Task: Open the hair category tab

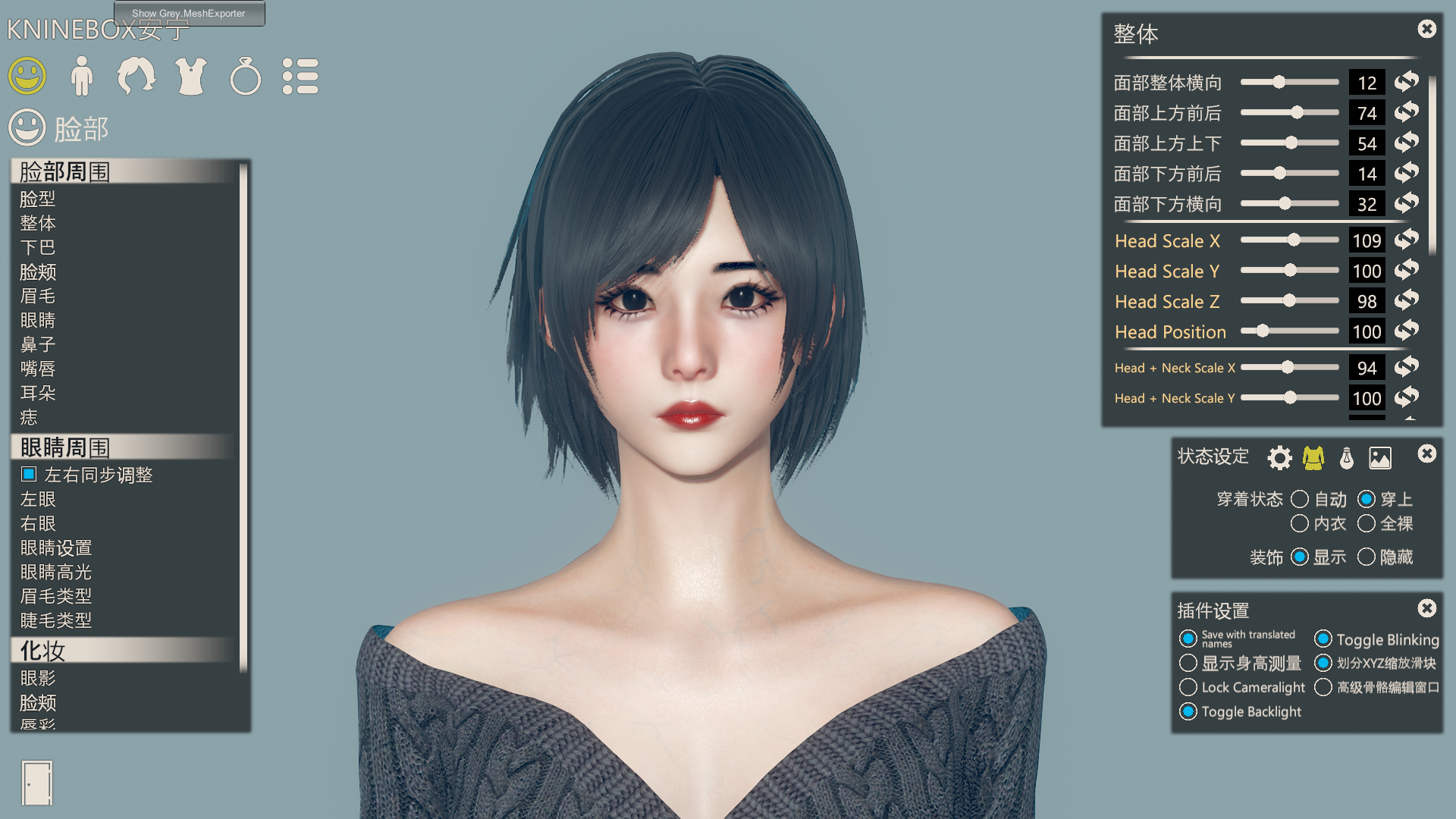Action: [136, 76]
